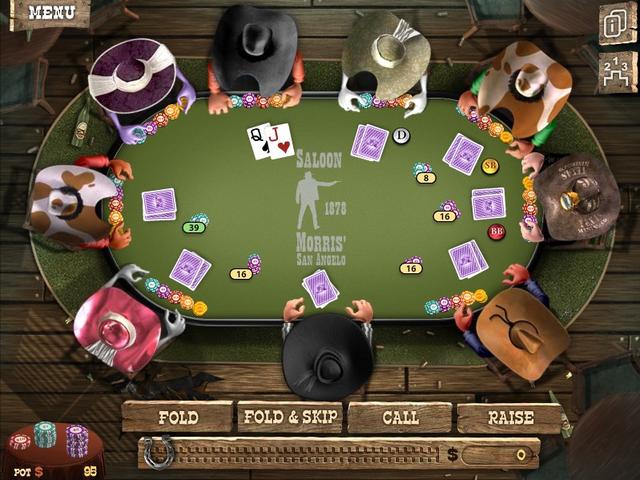Open the MENU sign

coord(50,13)
